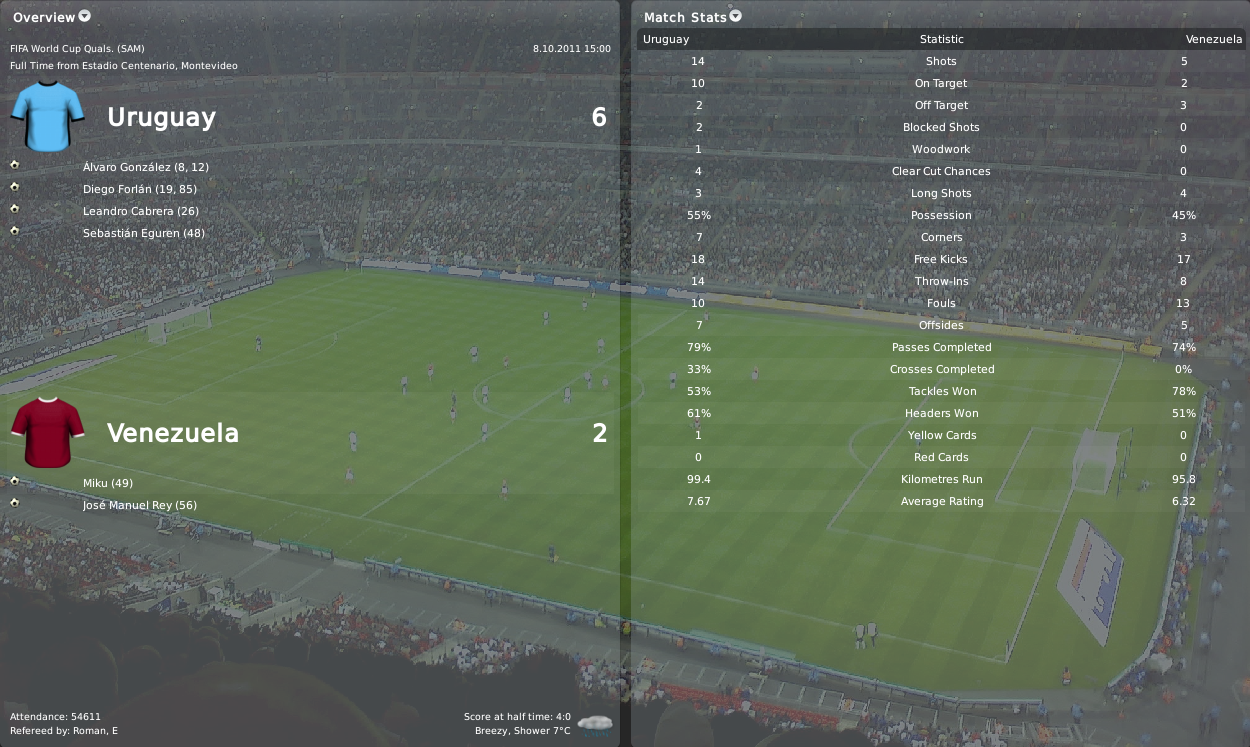
Task: Open the Match Stats panel dropdown
Action: [736, 16]
